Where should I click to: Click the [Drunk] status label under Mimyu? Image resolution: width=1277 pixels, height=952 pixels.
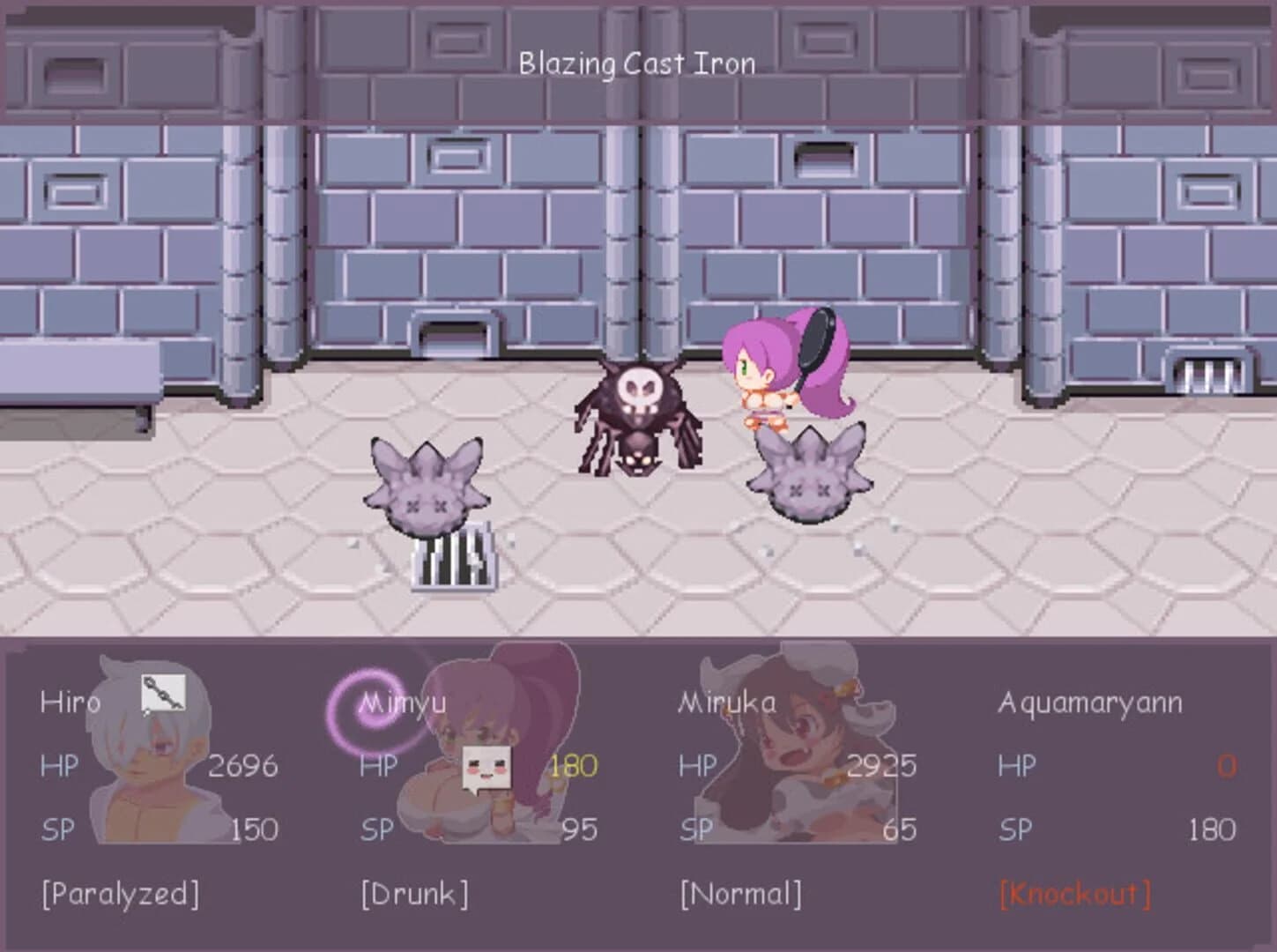(x=412, y=894)
